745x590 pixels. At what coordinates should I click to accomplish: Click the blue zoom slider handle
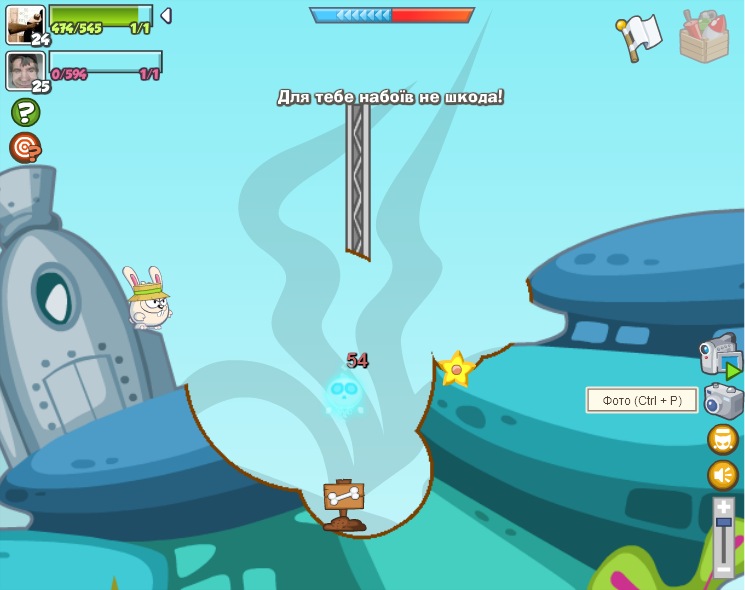click(x=723, y=522)
